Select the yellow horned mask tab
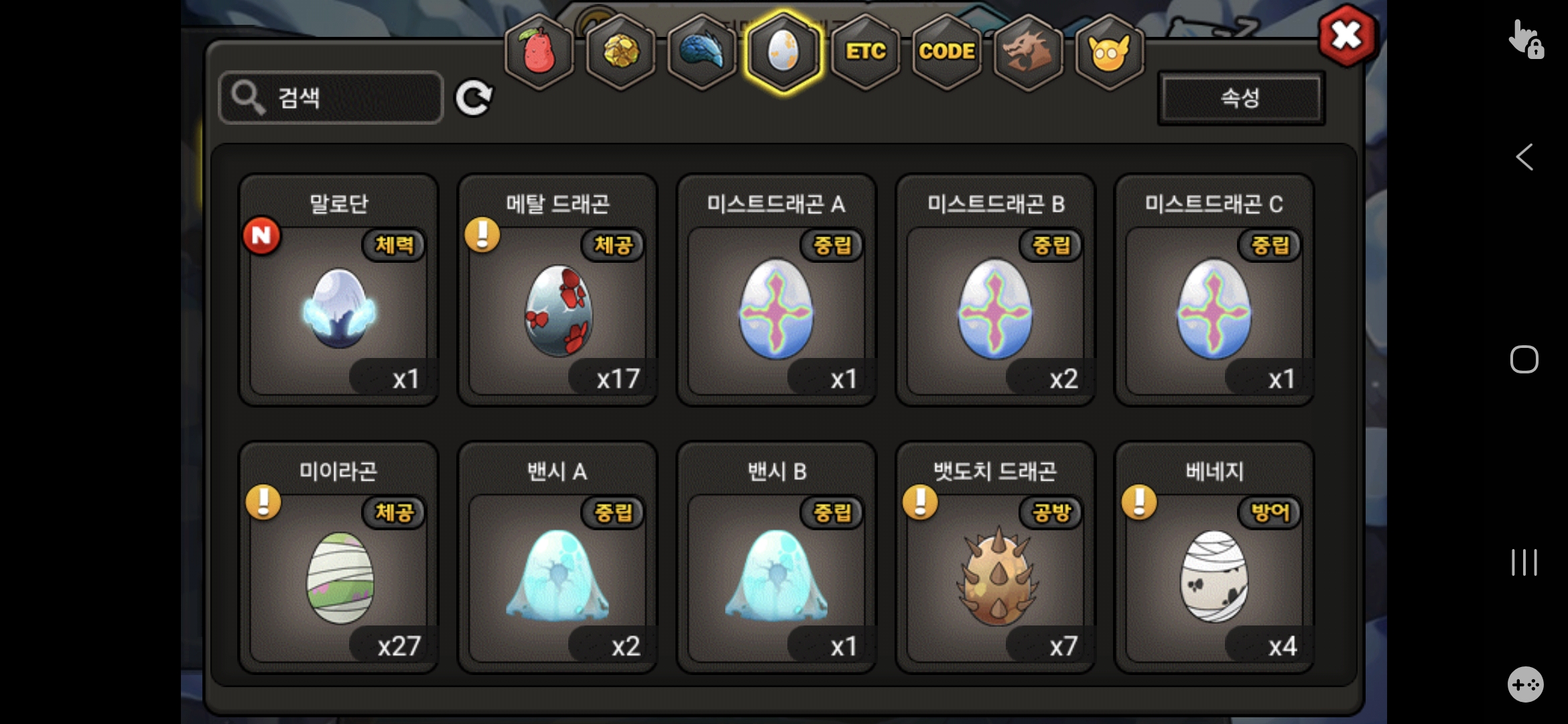The image size is (1568, 724). click(1109, 52)
